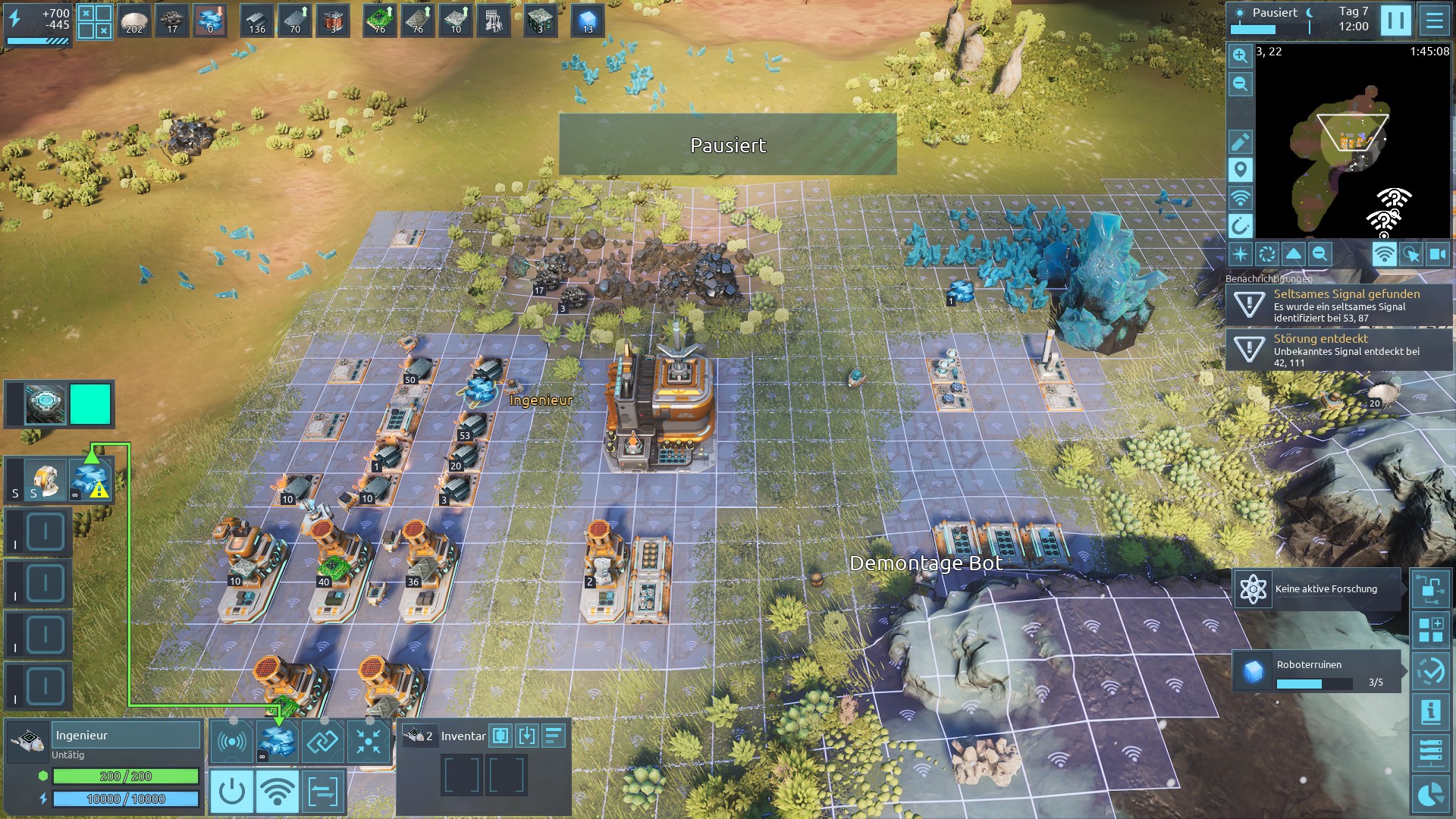Viewport: 1456px width, 819px height.
Task: Toggle the map pin marker button
Action: (1240, 170)
